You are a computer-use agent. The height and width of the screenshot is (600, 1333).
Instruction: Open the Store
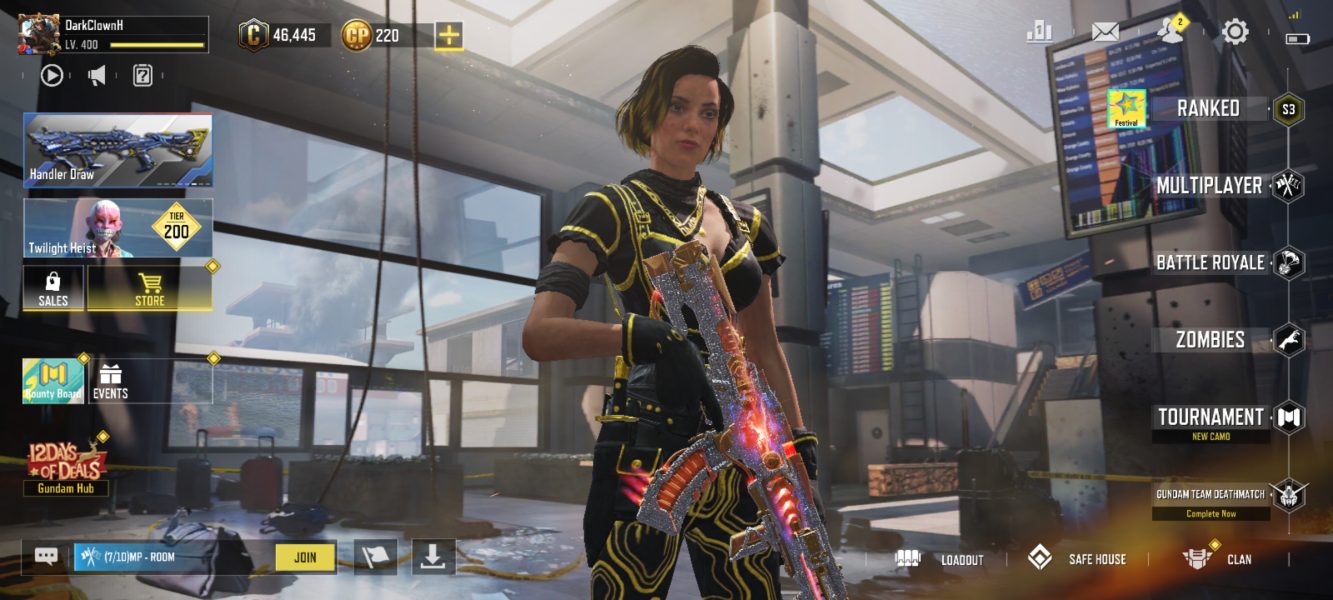point(149,288)
